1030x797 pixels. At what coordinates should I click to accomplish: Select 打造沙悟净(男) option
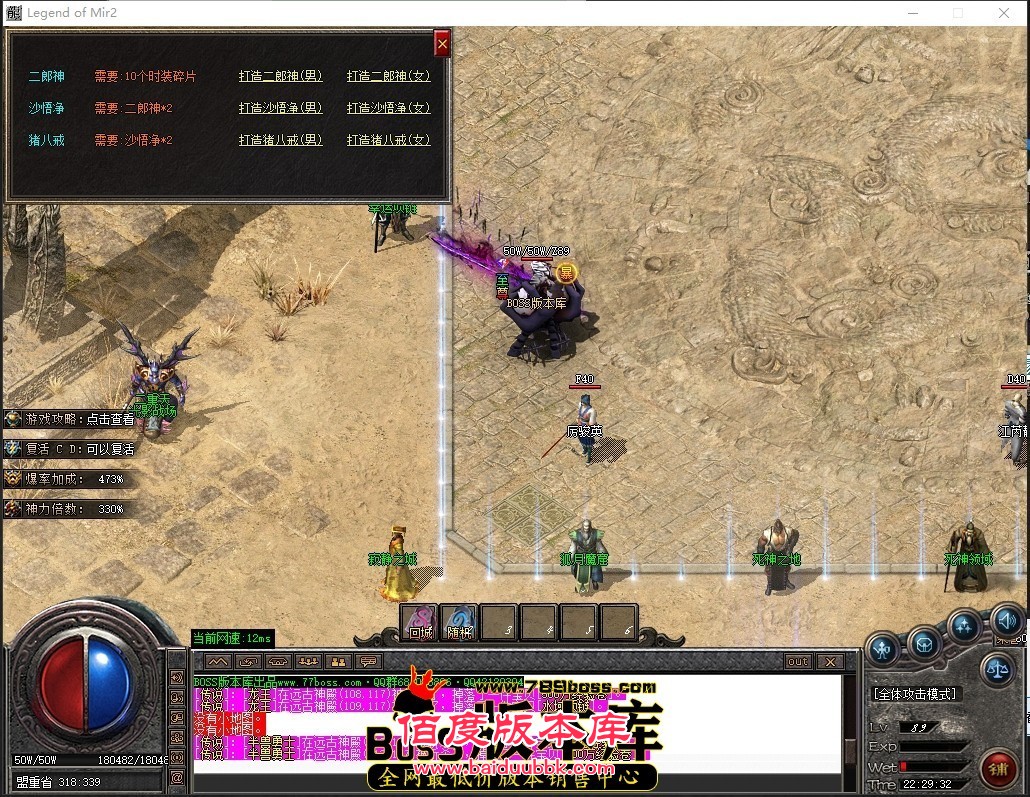(280, 108)
